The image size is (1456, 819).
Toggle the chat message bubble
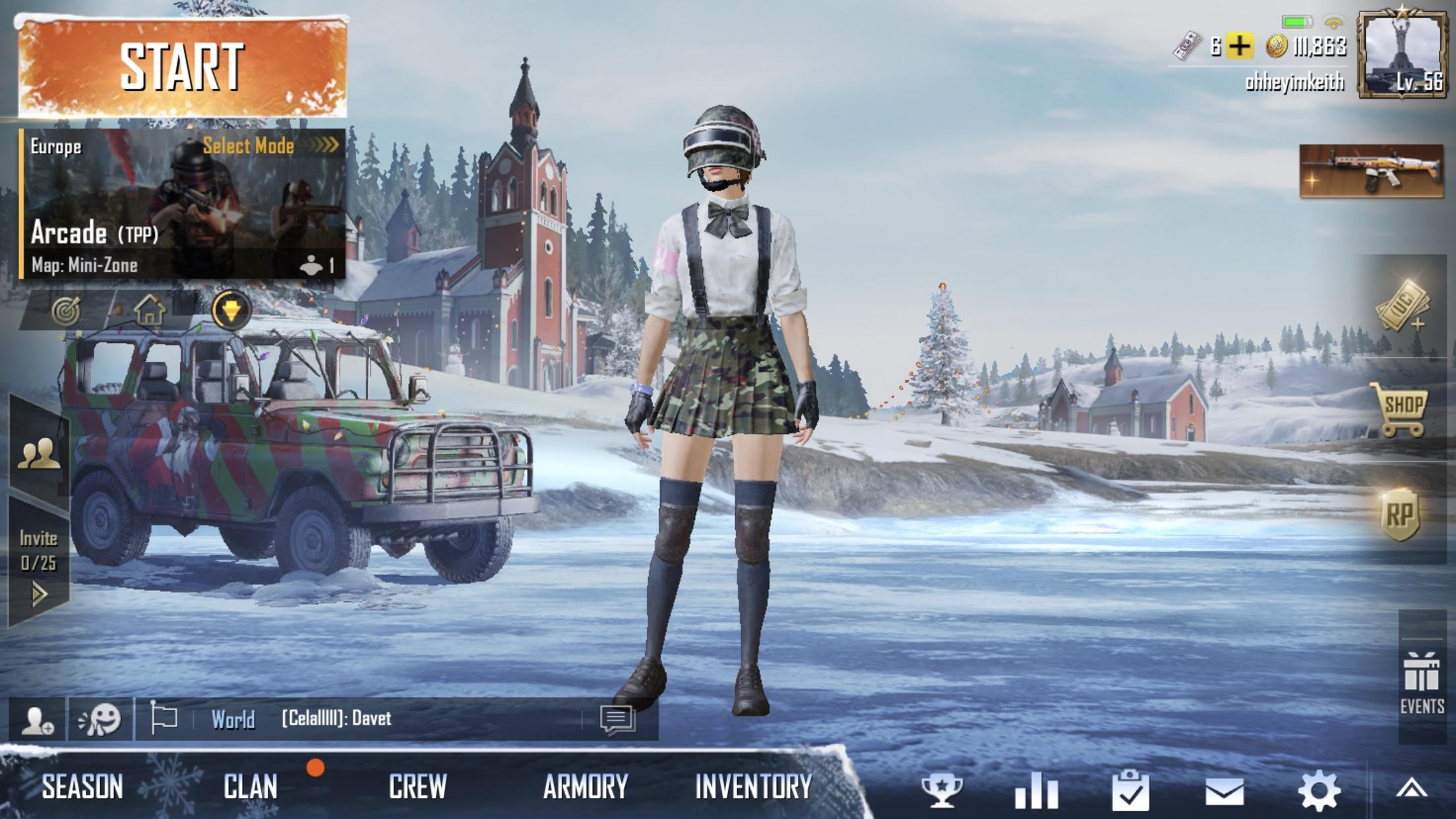pos(619,721)
